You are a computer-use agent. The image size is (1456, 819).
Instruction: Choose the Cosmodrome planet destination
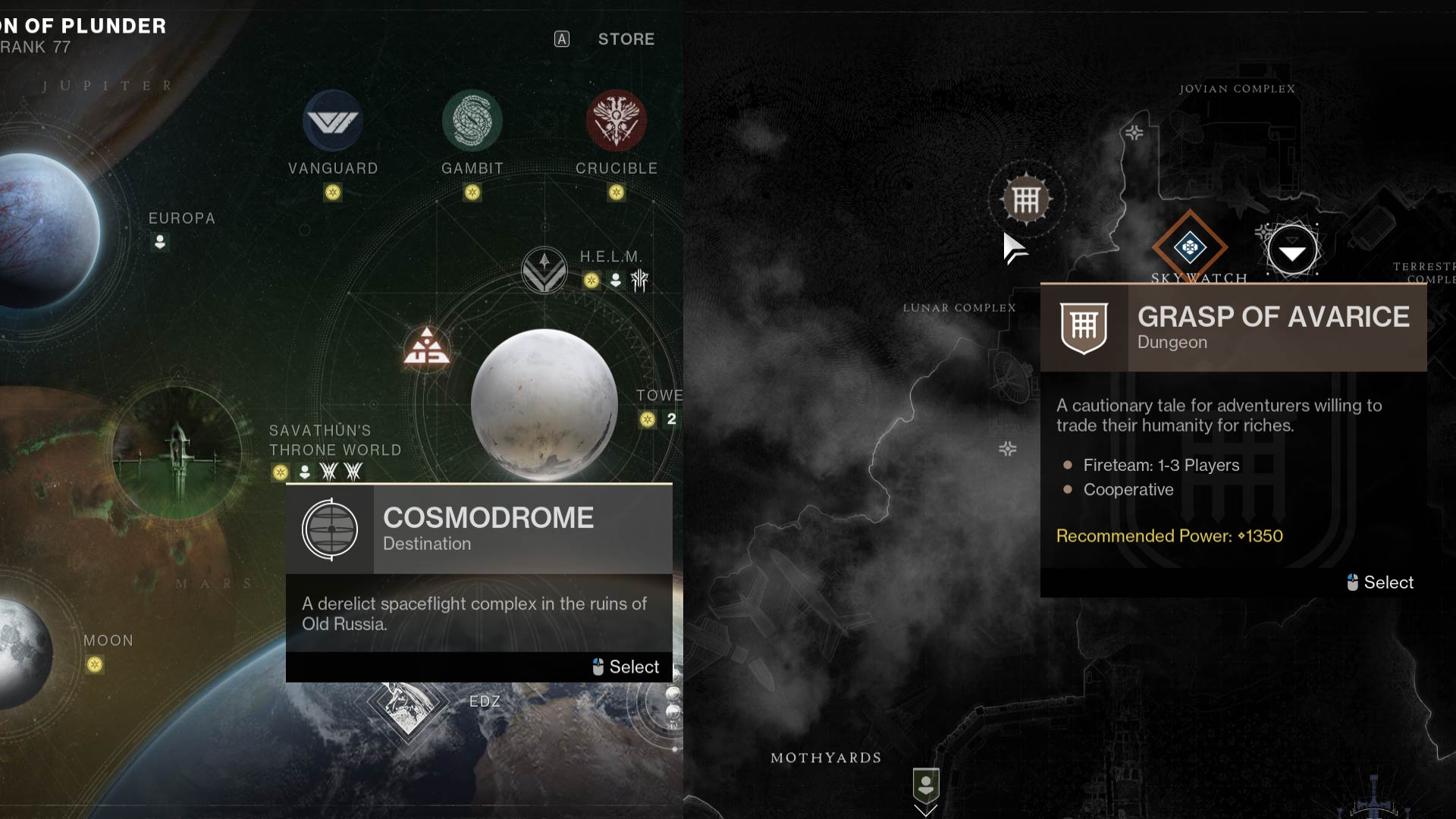(544, 403)
